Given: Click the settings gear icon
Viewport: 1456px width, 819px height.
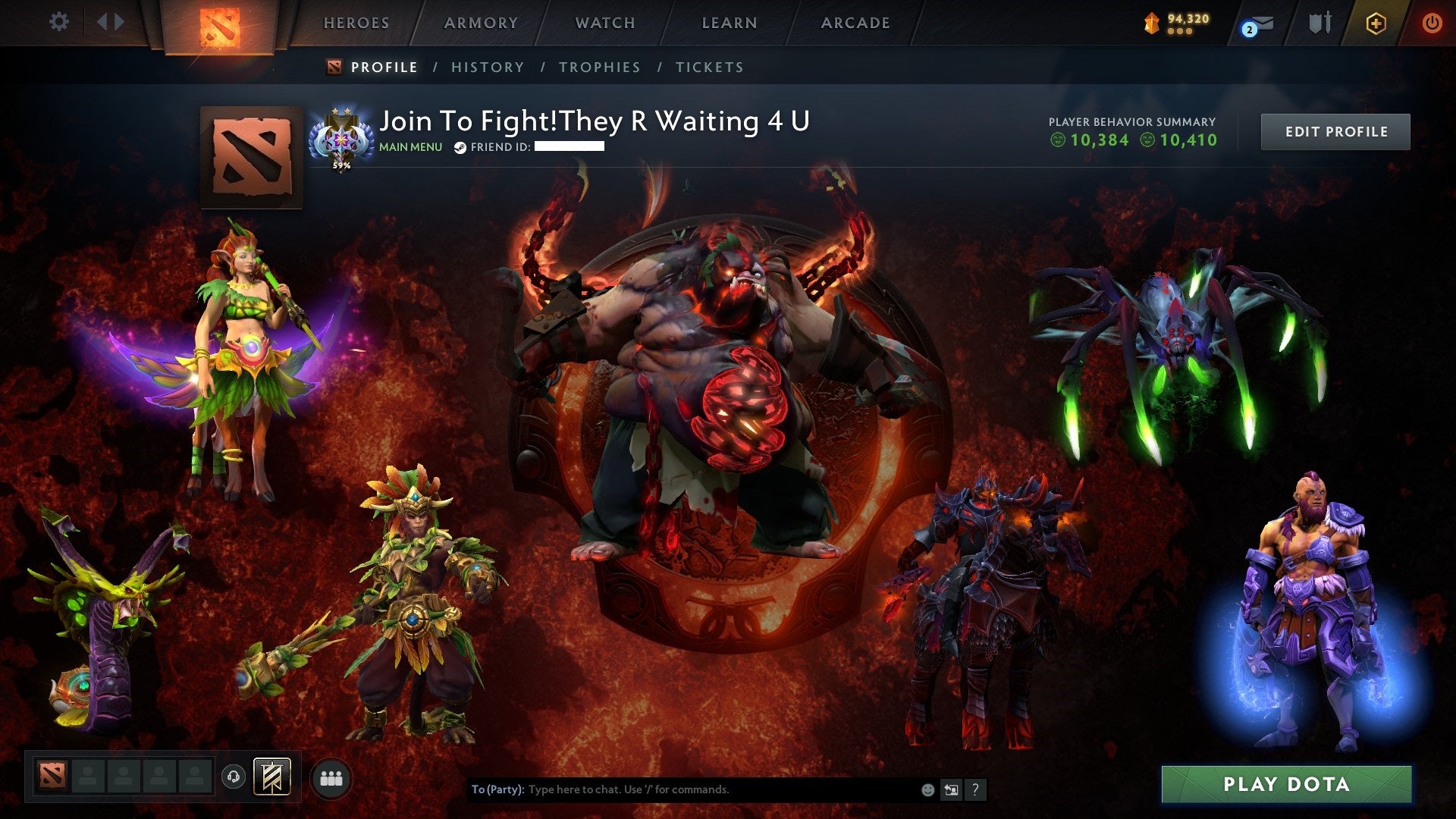Looking at the screenshot, I should (59, 22).
